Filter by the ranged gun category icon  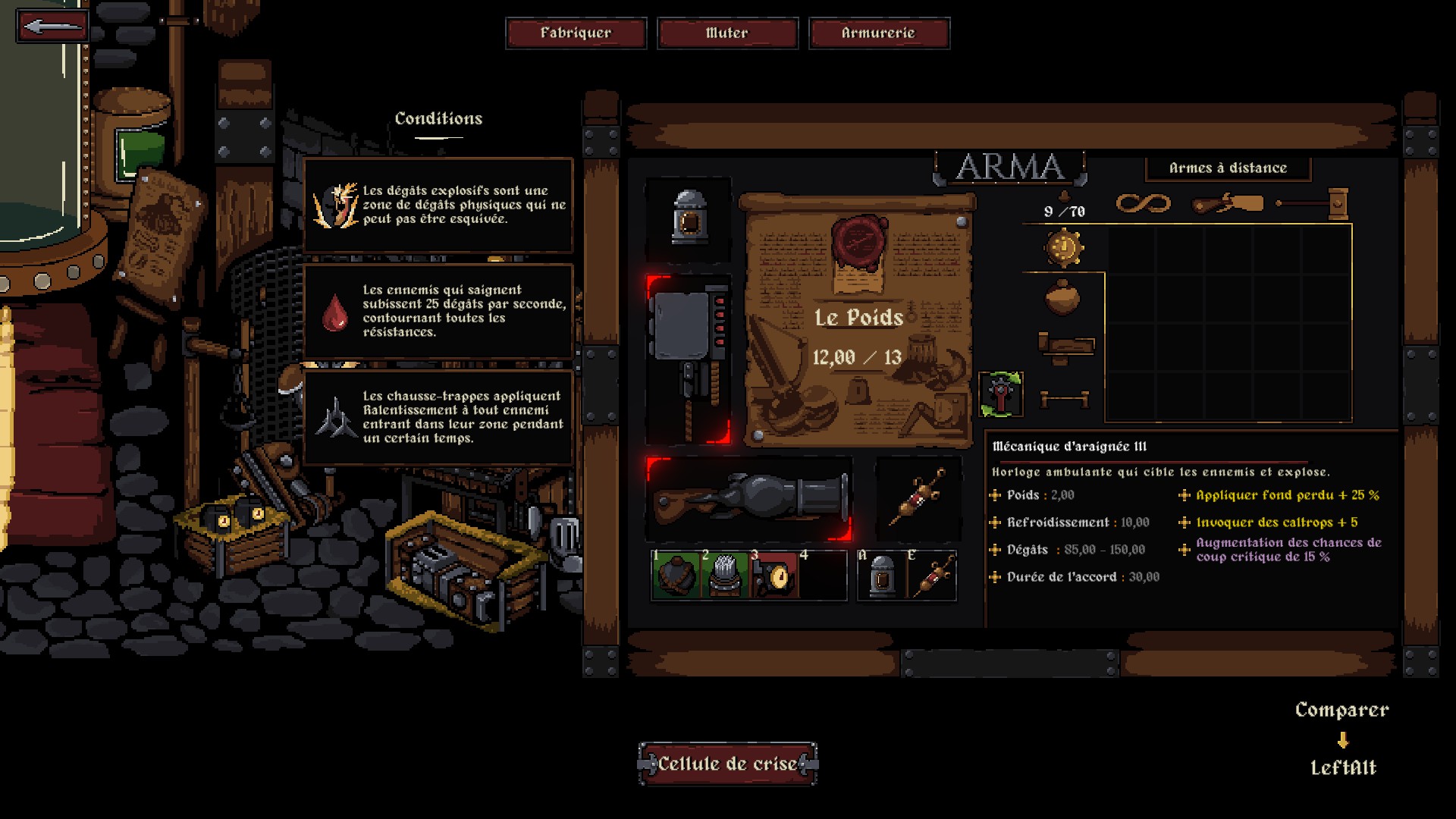1228,203
